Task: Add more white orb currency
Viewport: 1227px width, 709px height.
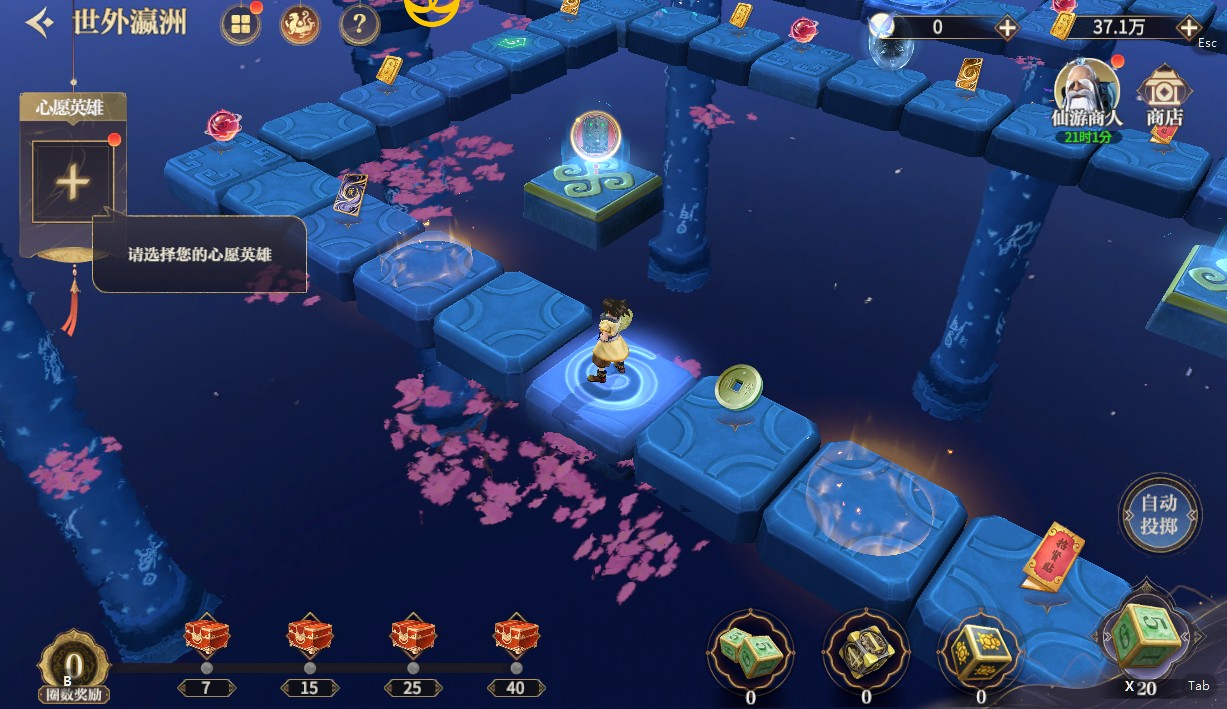Action: (1007, 27)
